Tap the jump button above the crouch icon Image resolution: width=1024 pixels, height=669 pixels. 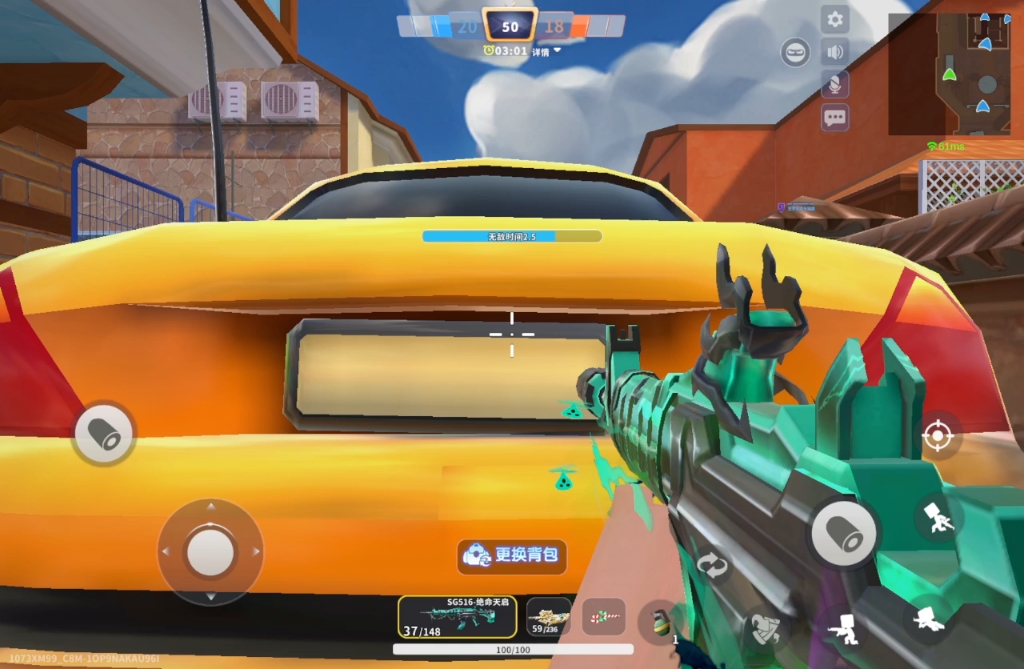coord(939,519)
